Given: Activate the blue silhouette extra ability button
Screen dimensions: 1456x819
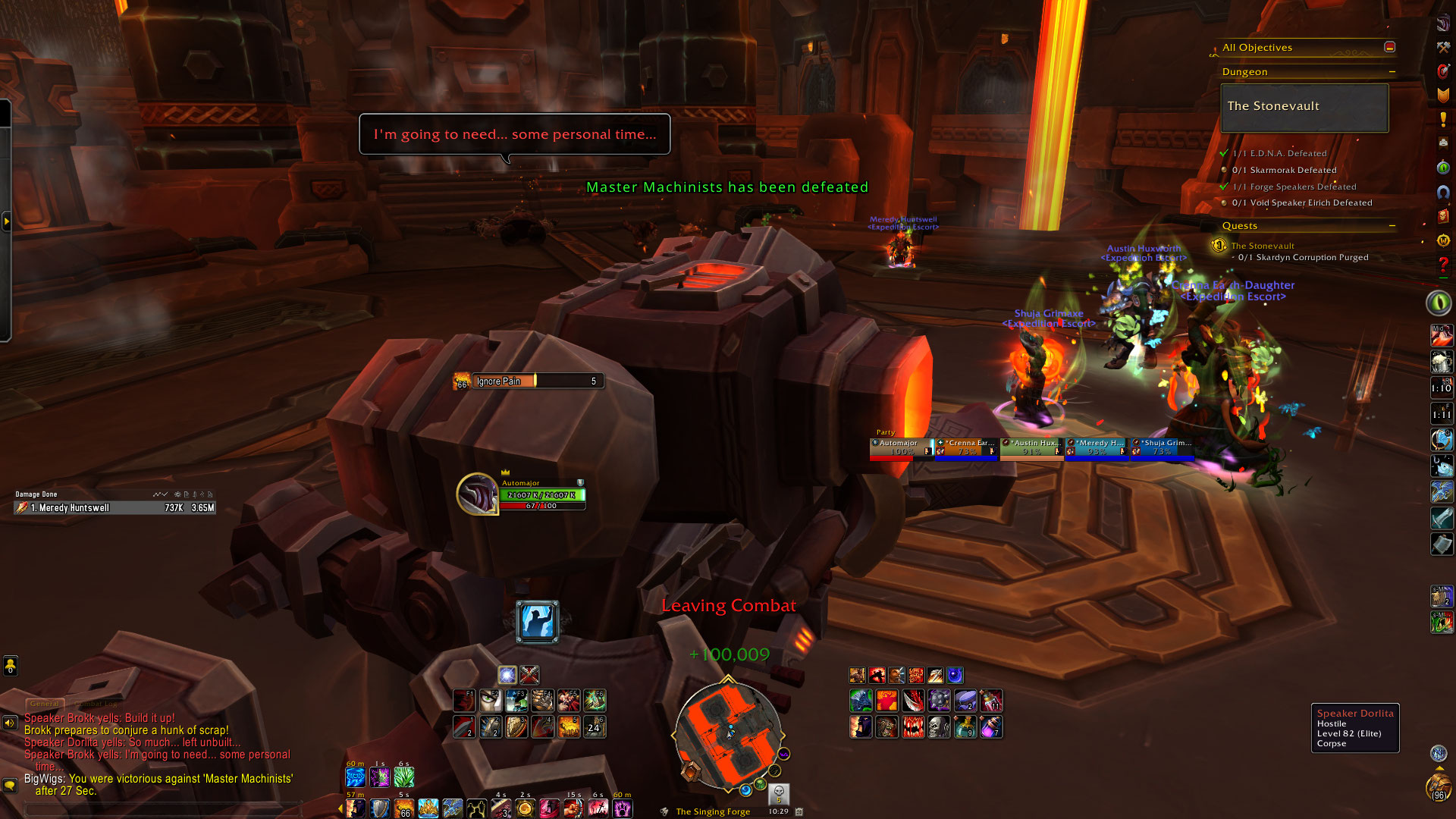Looking at the screenshot, I should coord(537,622).
